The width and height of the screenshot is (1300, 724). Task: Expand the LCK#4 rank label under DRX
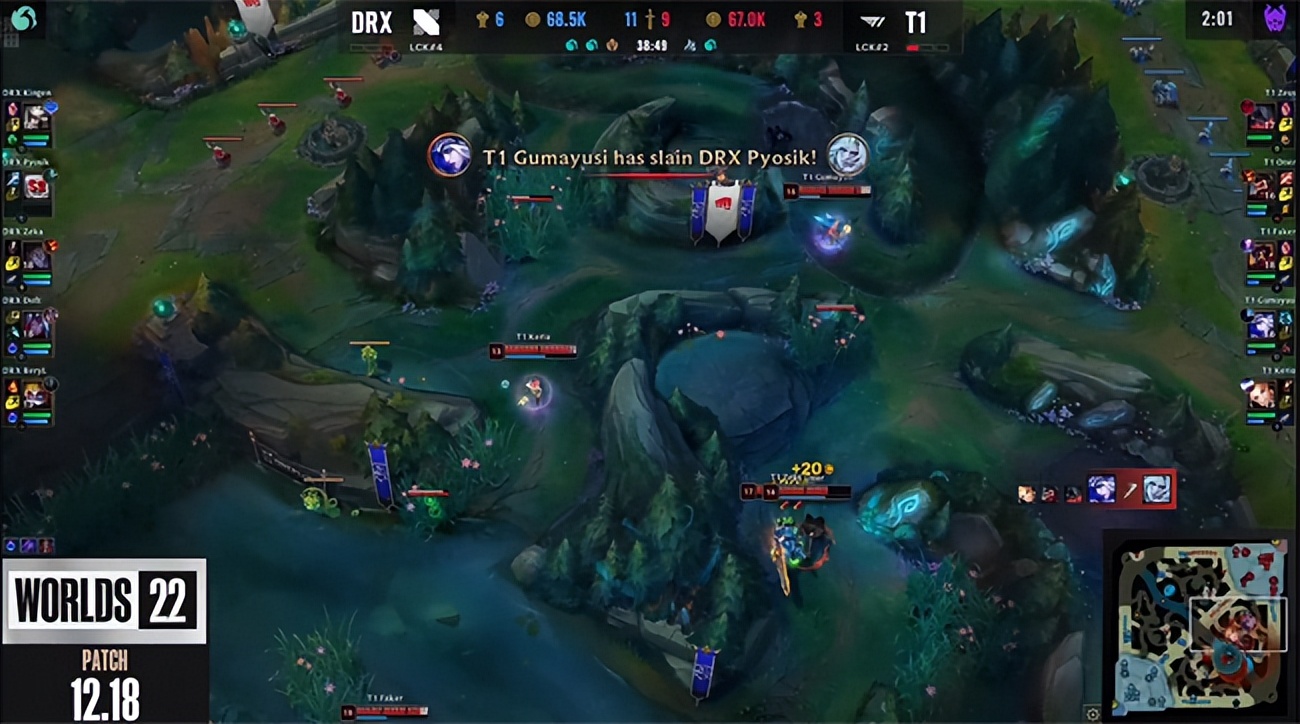click(x=426, y=47)
